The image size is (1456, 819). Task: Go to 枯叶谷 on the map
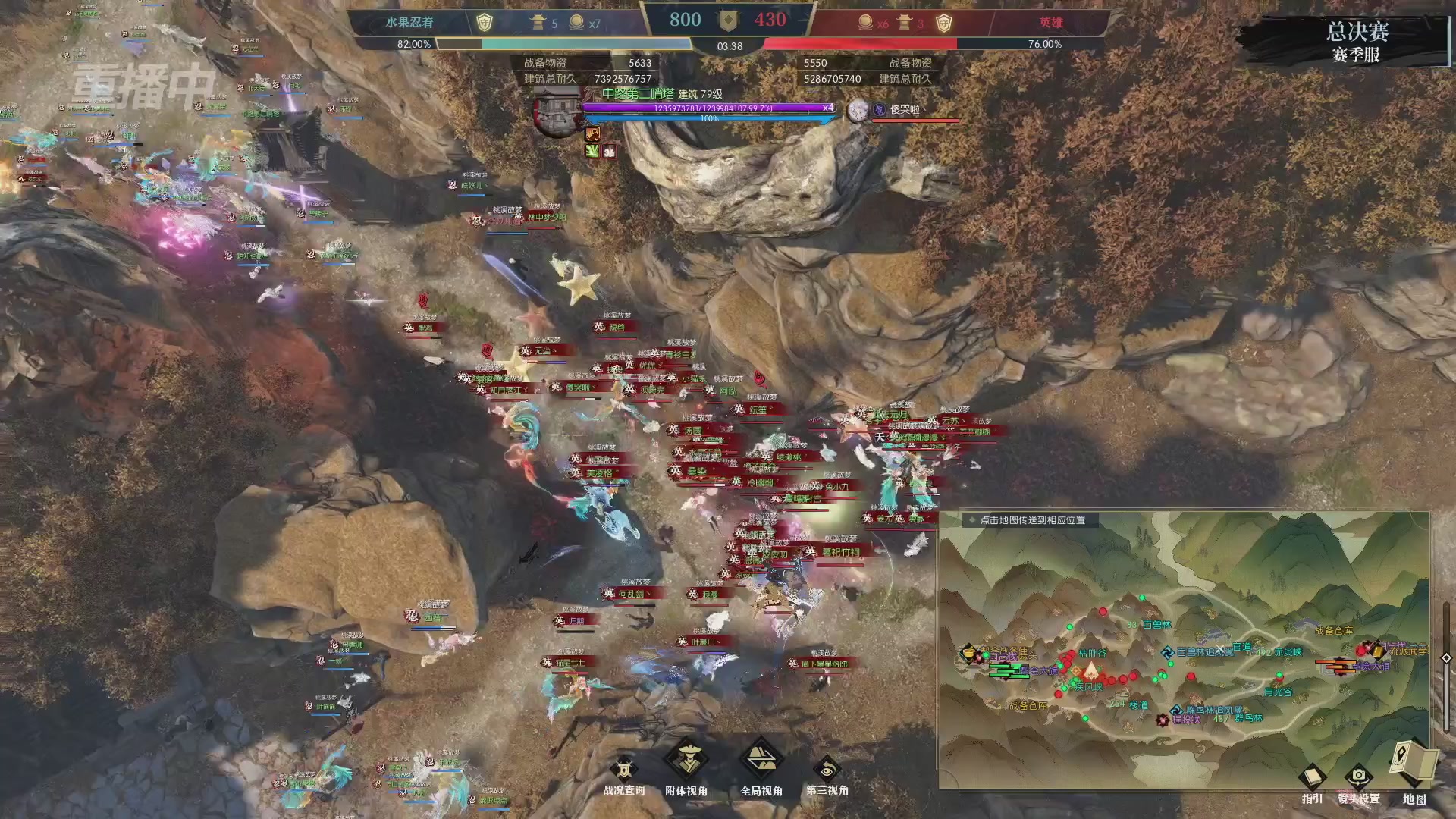[x=1093, y=653]
